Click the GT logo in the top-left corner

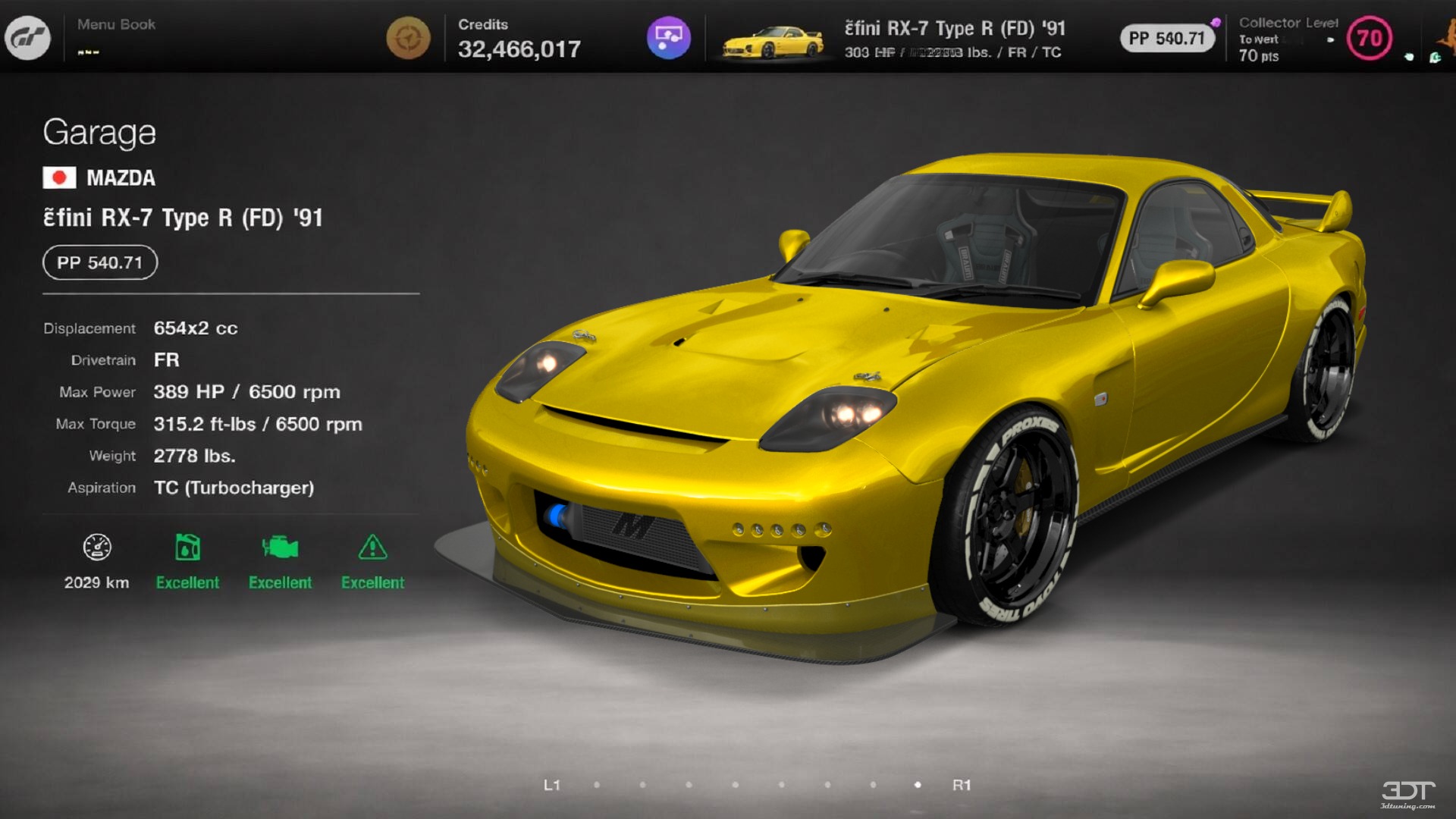(x=29, y=38)
